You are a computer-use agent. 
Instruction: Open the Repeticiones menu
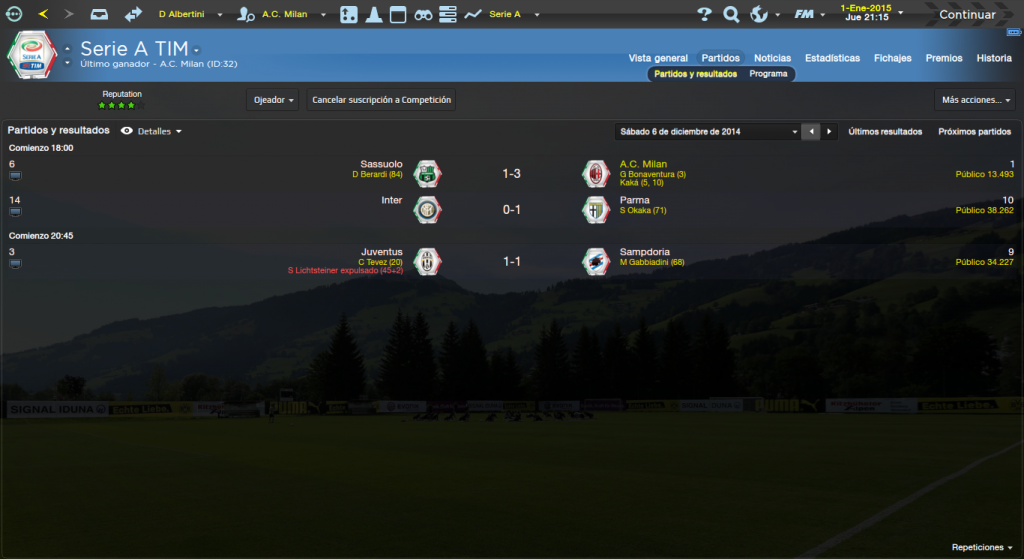[x=982, y=548]
